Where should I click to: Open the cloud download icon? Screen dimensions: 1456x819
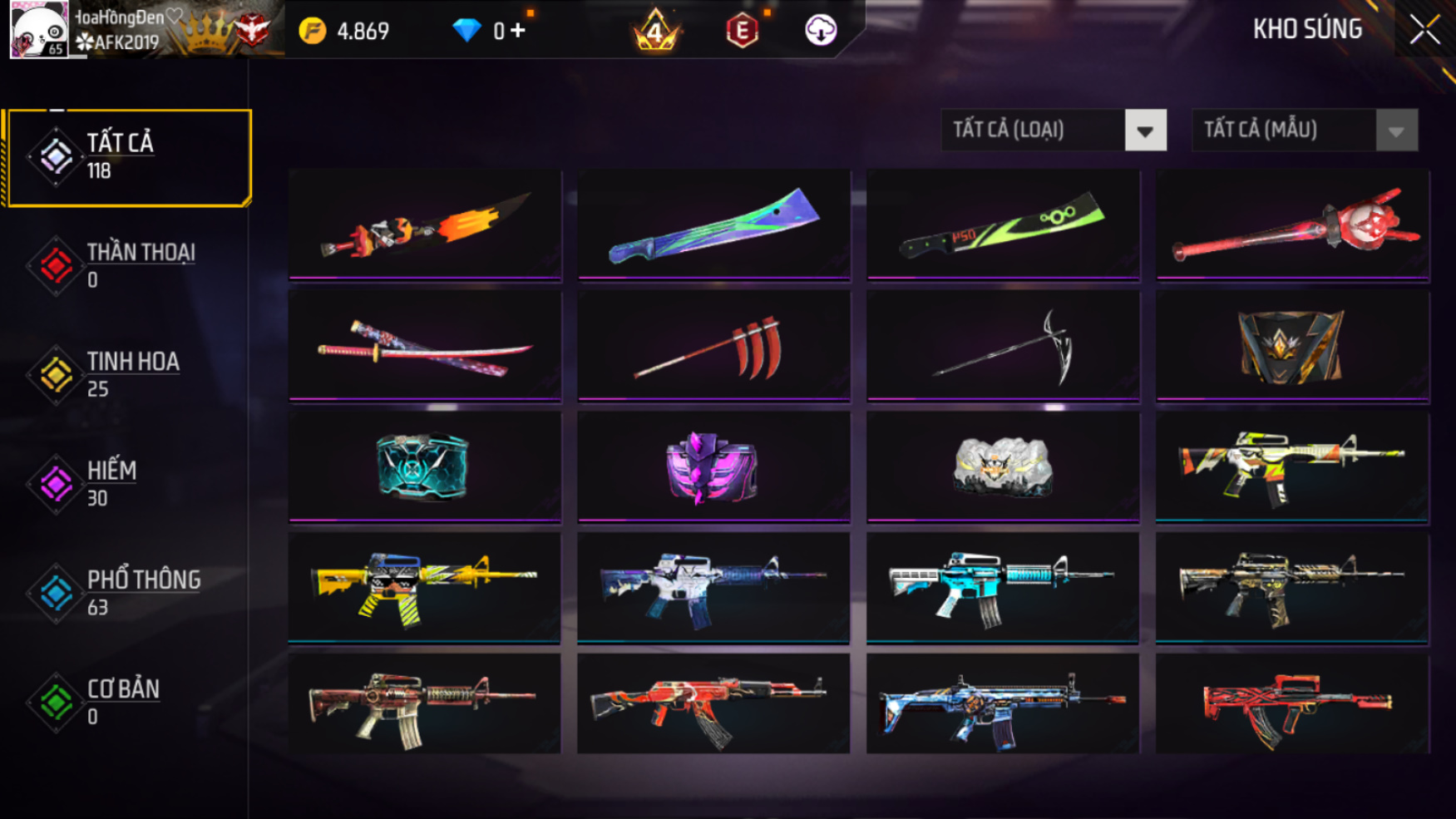tap(820, 31)
